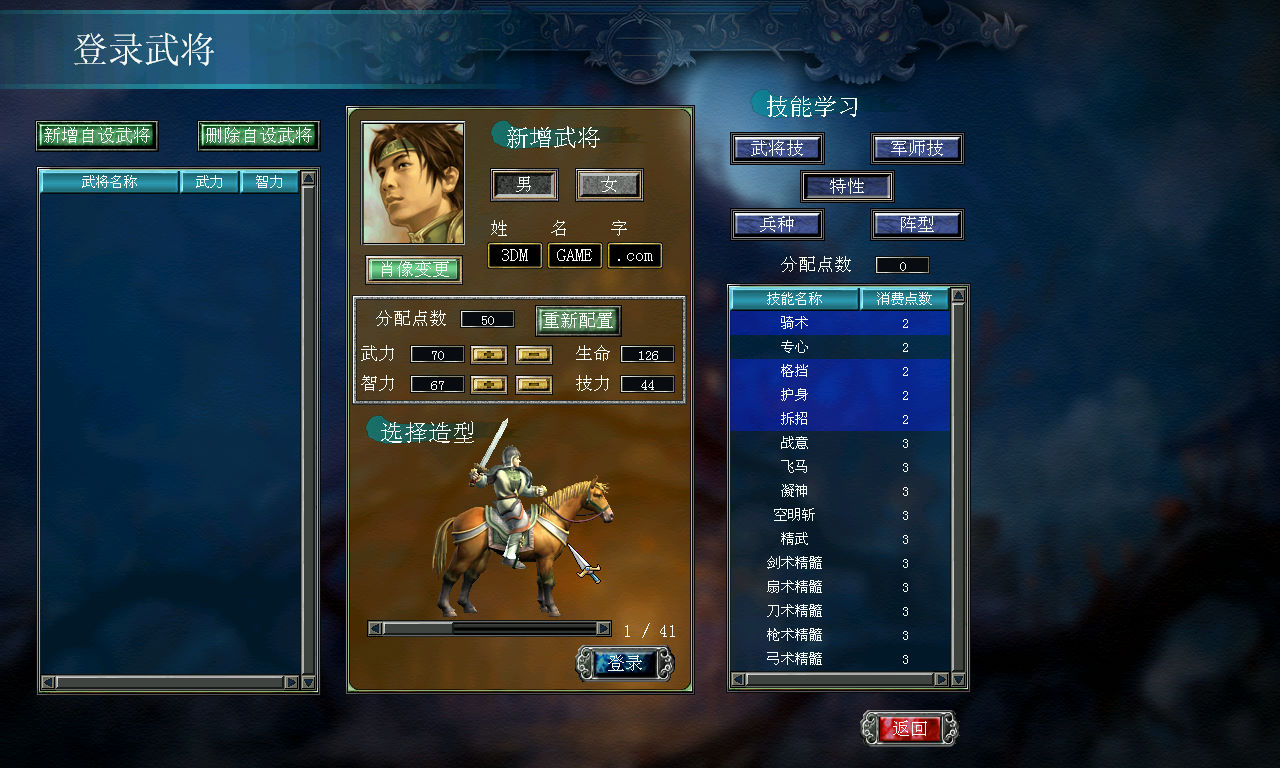This screenshot has width=1280, height=768.
Task: Click the 重新配置 reset button
Action: pyautogui.click(x=579, y=320)
